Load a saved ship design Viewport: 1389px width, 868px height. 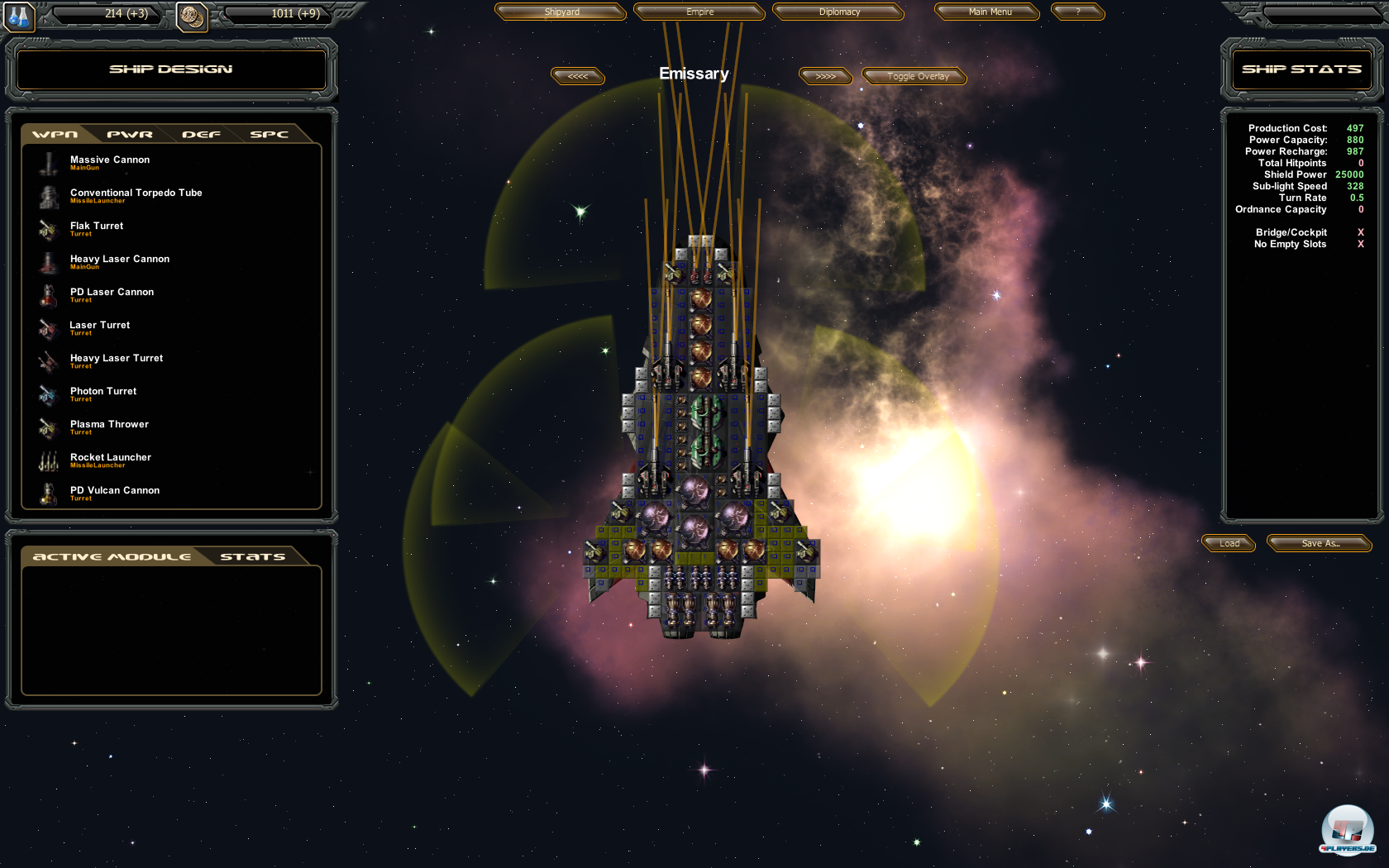(x=1229, y=543)
